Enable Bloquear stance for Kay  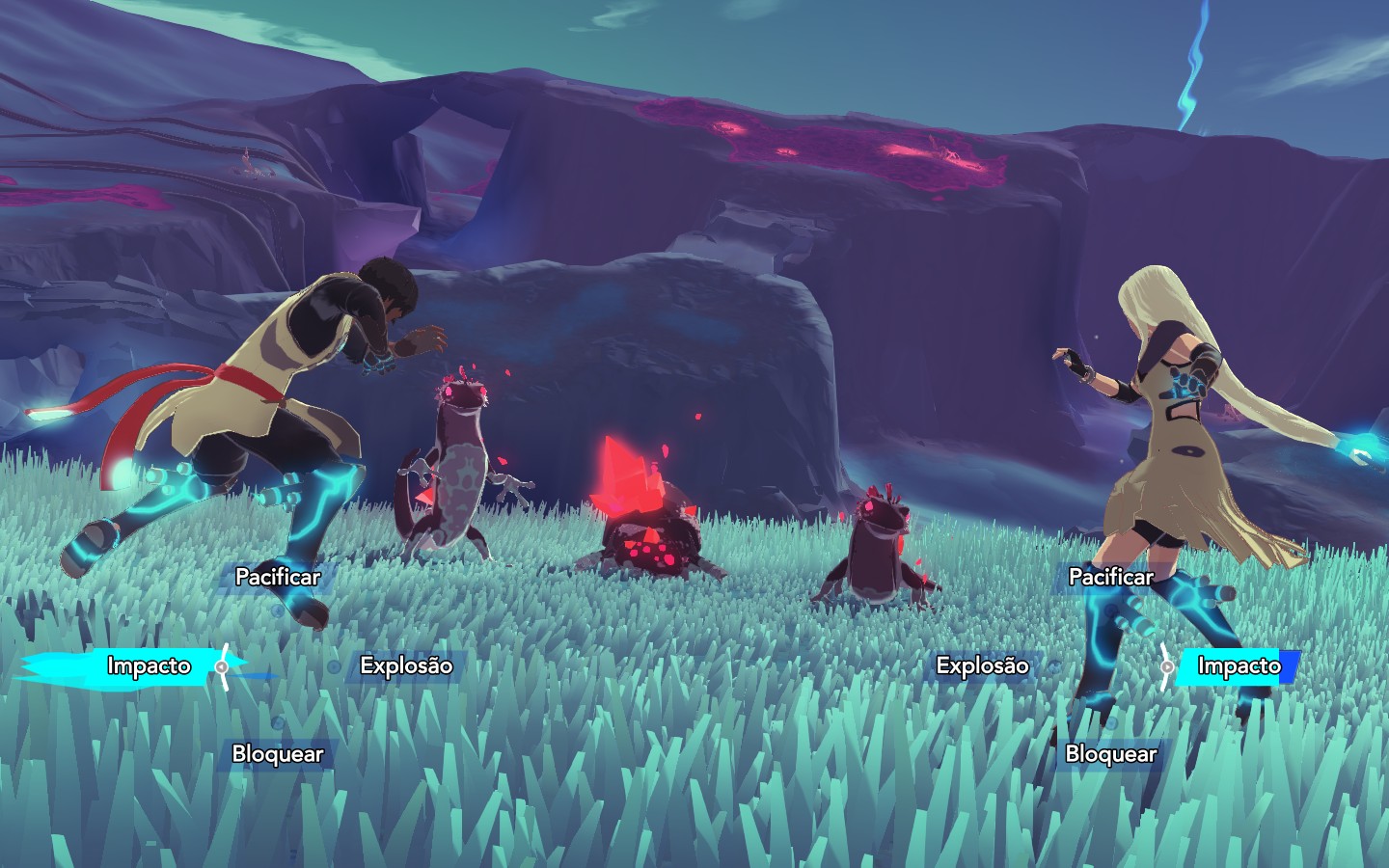[279, 754]
